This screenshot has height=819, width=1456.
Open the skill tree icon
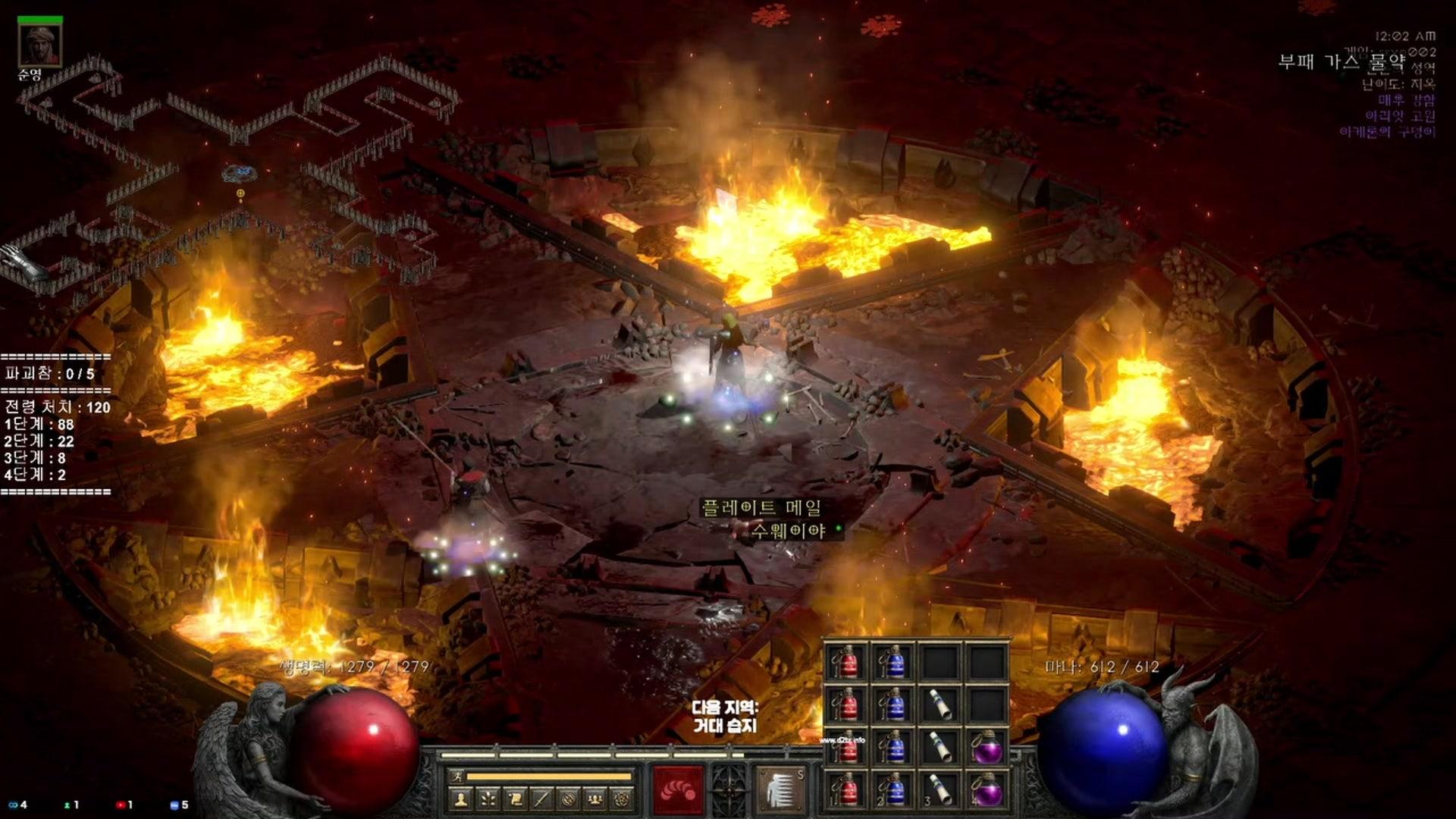488,799
